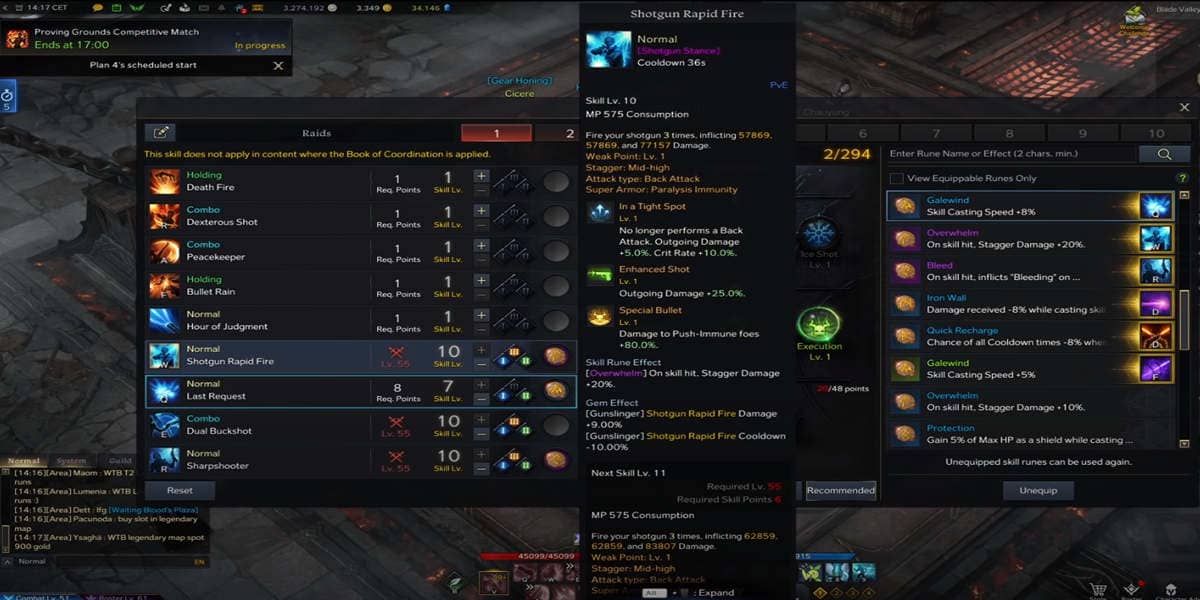Unequip the selected skill rune

point(1039,490)
